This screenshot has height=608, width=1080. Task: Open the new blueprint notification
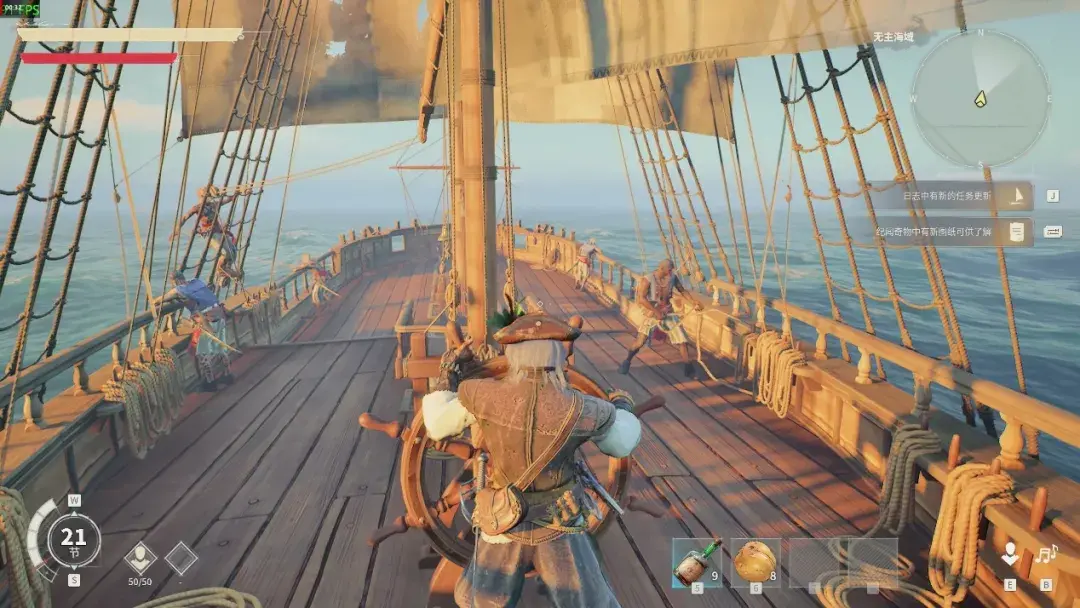948,232
